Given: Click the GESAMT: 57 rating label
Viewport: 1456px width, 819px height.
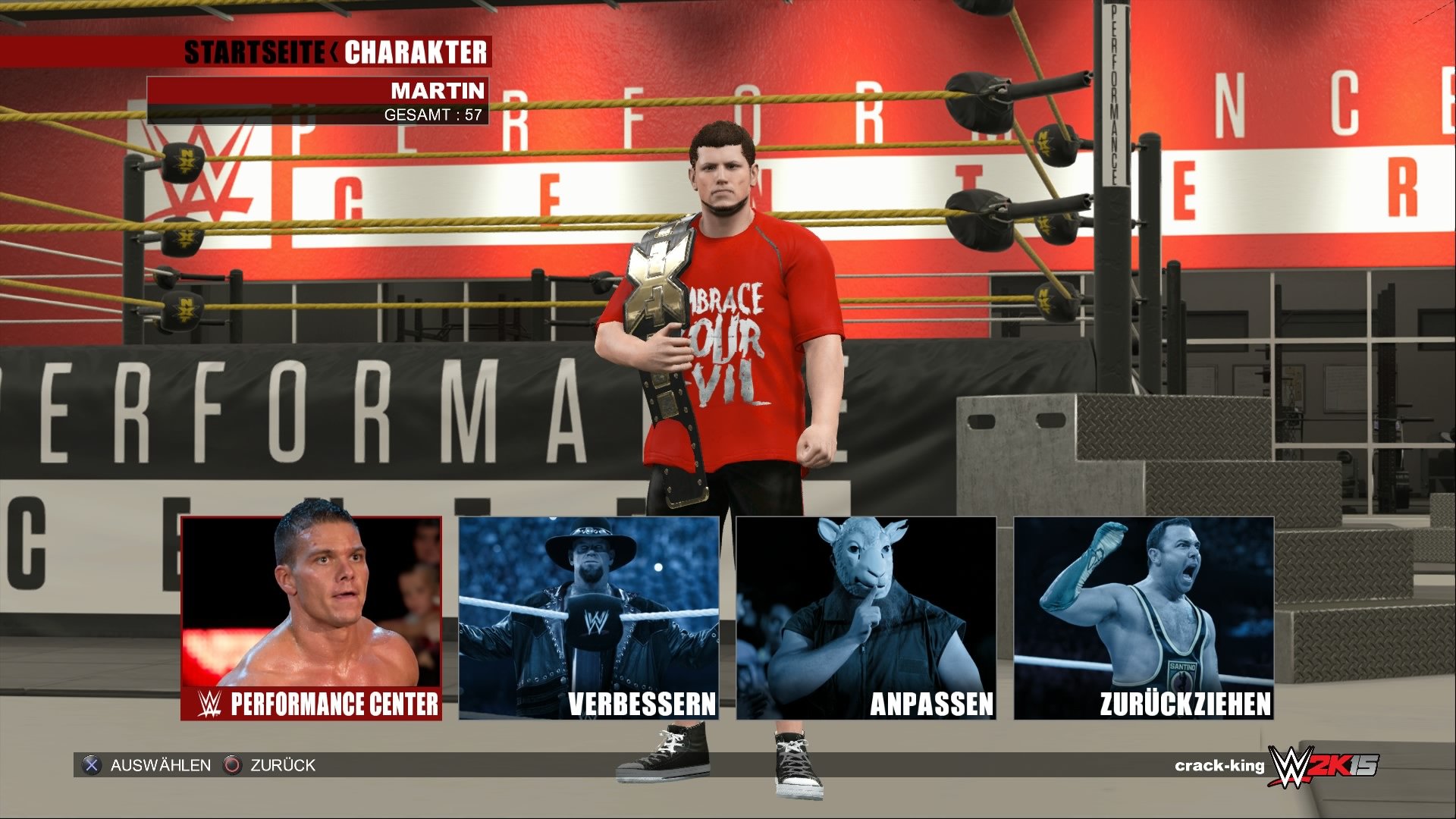Looking at the screenshot, I should click(436, 115).
